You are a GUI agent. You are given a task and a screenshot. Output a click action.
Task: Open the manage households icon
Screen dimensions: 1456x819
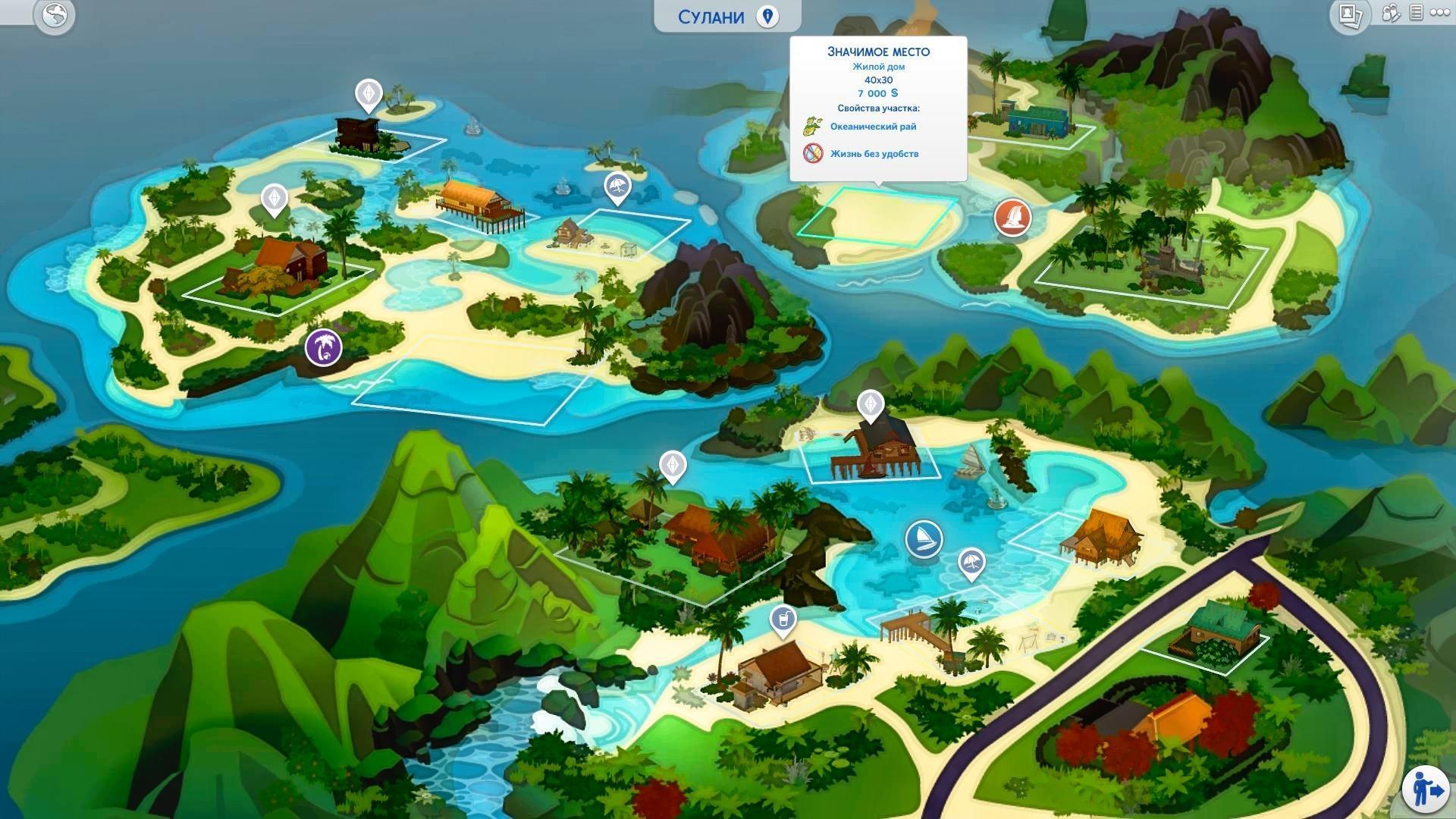pyautogui.click(x=1391, y=13)
